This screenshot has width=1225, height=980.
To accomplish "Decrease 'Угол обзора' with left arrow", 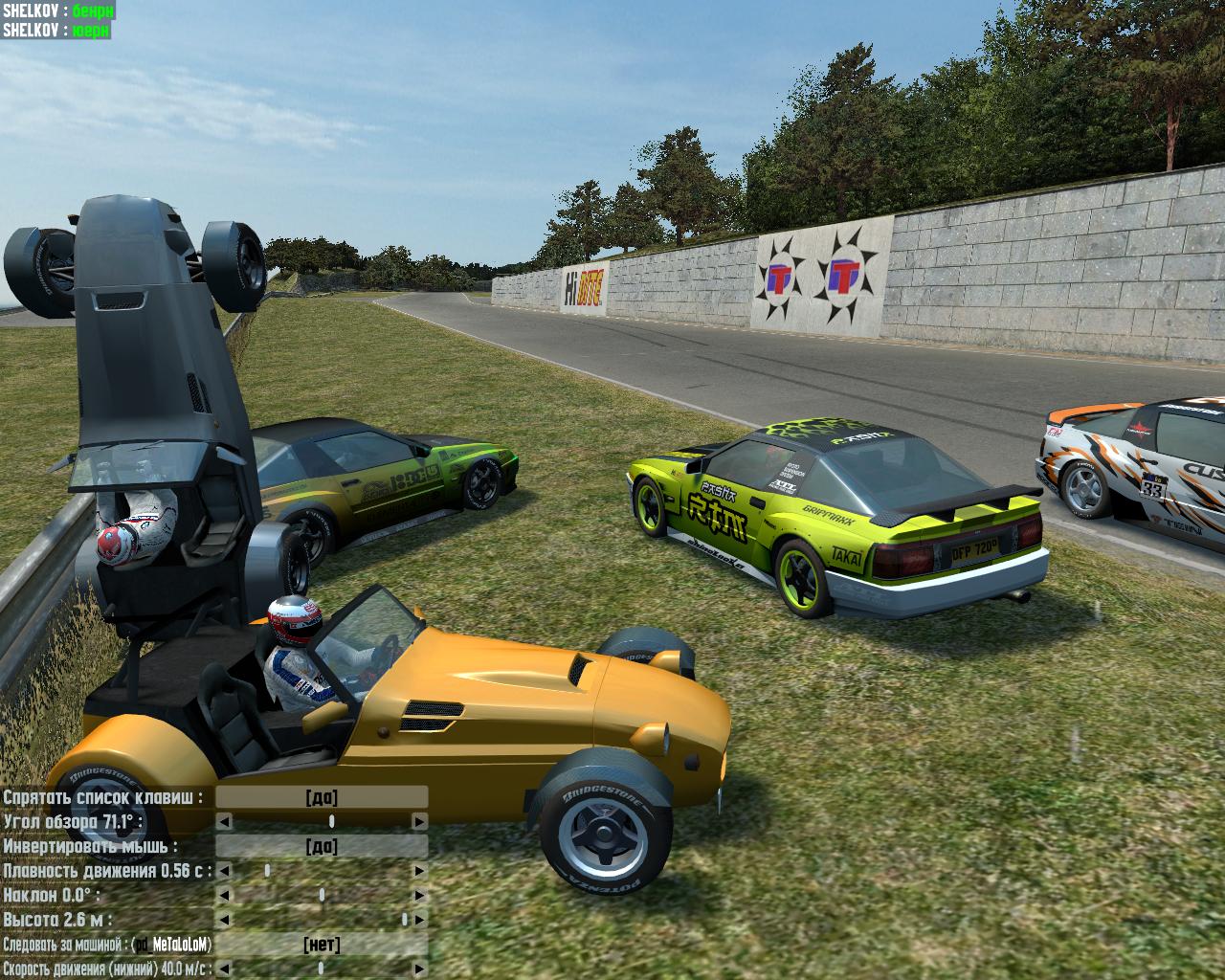I will click(x=223, y=822).
